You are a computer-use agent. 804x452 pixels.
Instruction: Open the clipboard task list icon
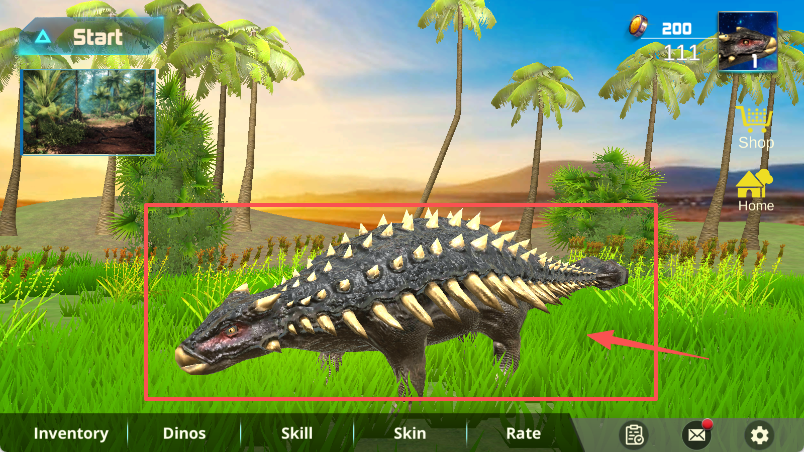[x=634, y=434]
